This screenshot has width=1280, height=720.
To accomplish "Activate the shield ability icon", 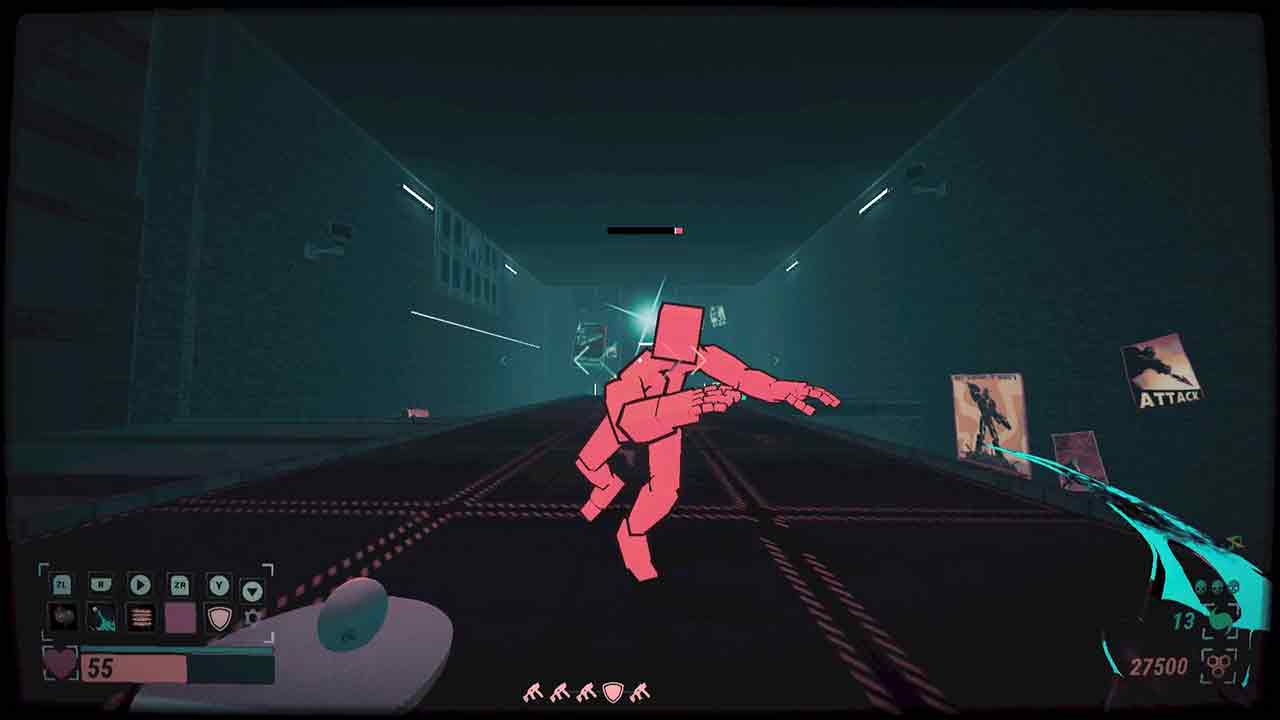I will (219, 618).
